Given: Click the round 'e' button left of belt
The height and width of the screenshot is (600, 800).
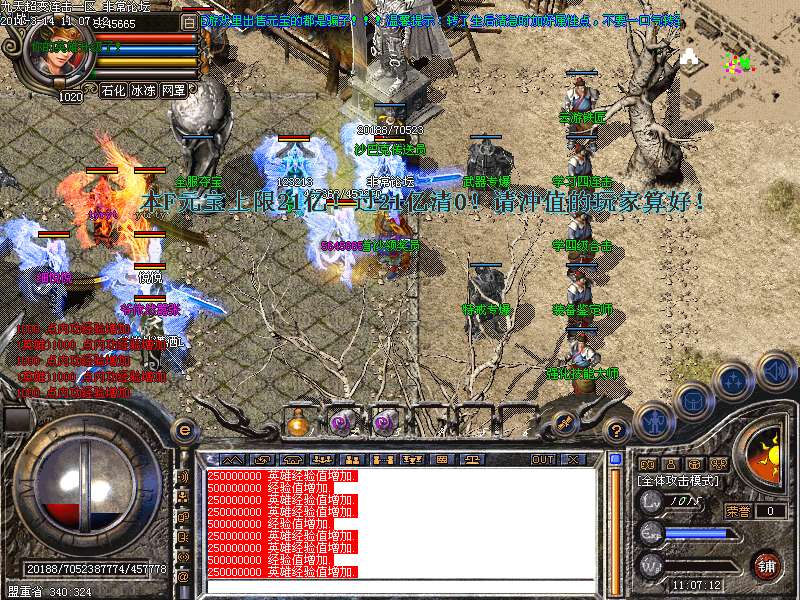Looking at the screenshot, I should pyautogui.click(x=183, y=430).
